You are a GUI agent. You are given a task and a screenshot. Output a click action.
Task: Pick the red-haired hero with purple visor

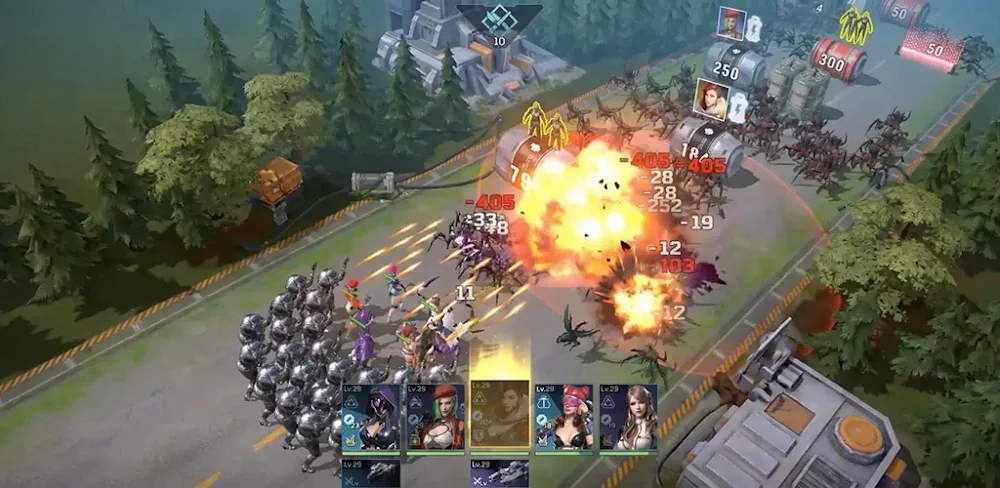564,418
